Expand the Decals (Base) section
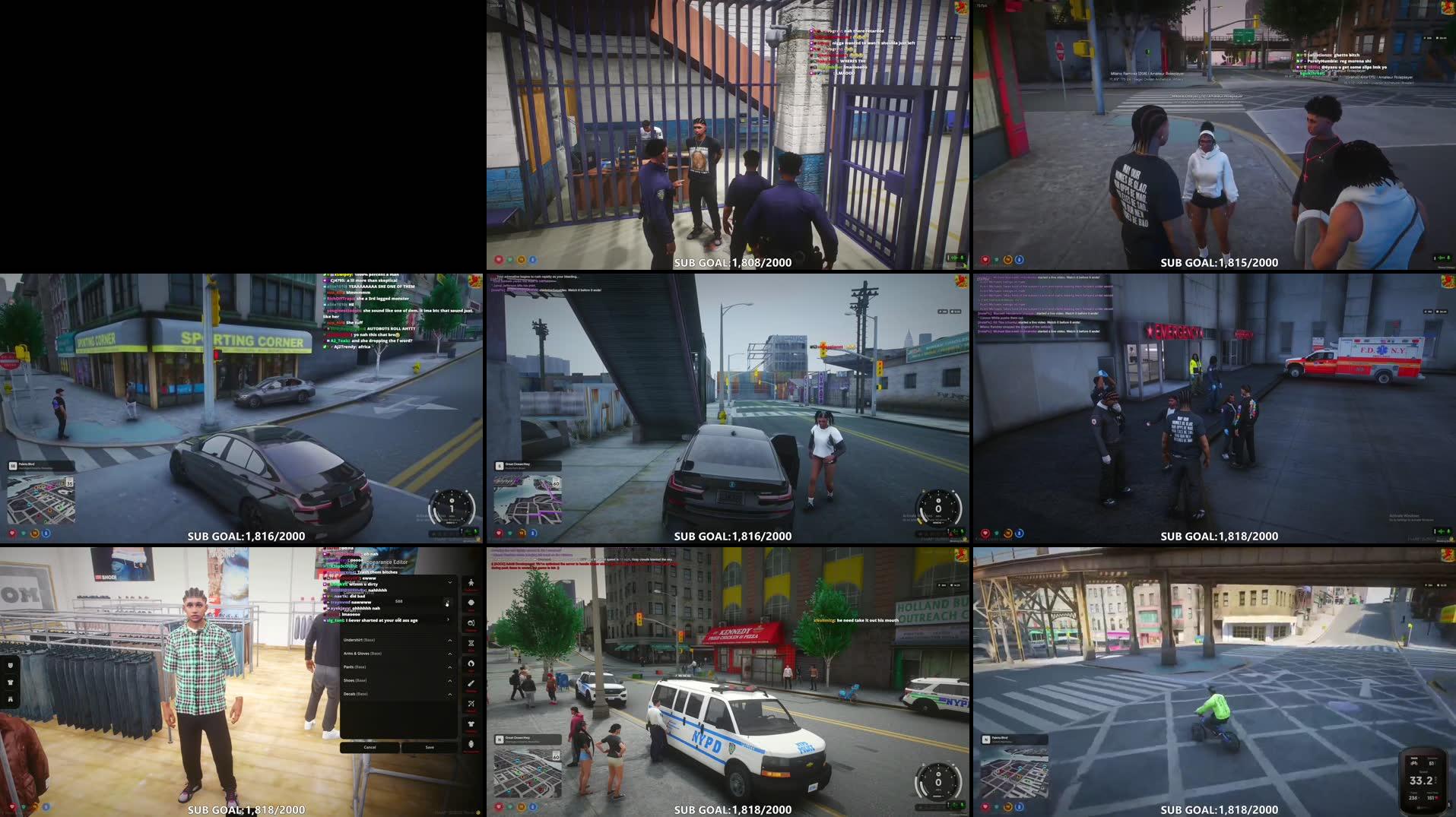Screen dimensions: 1456x817 pos(449,694)
